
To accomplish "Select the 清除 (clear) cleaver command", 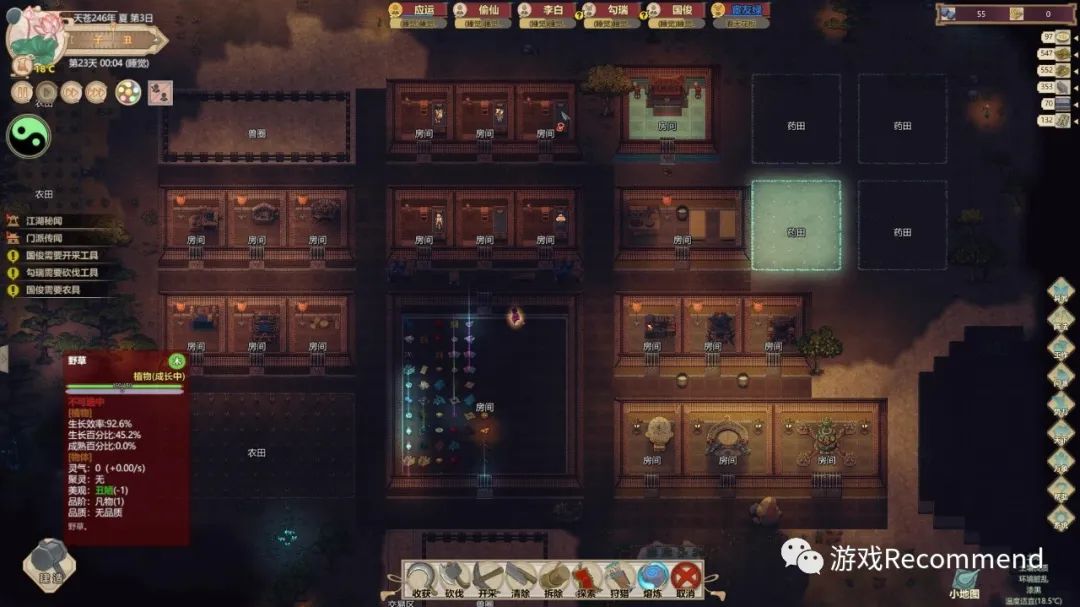I will [520, 579].
